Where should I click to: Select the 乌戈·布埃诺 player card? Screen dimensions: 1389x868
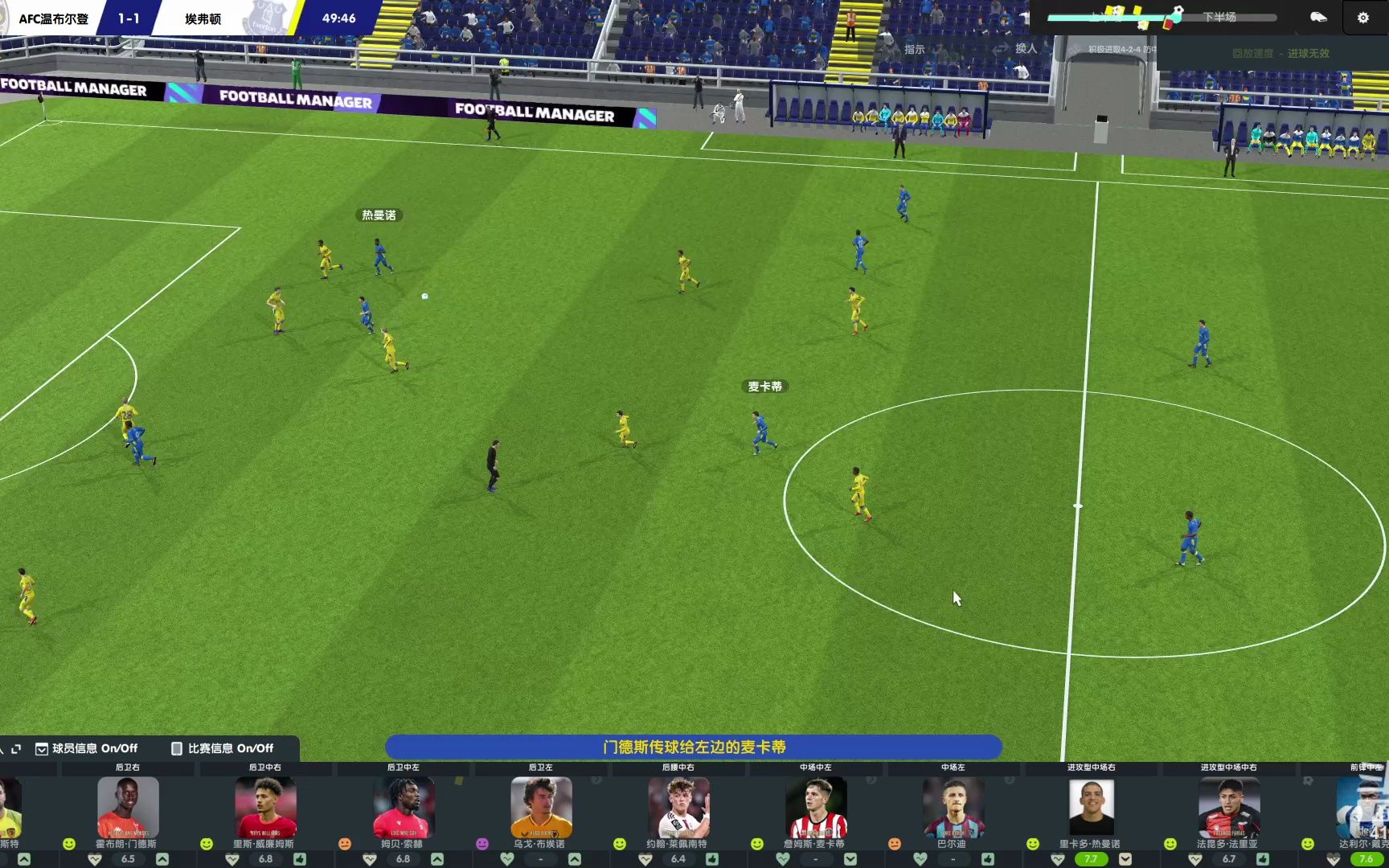click(540, 808)
